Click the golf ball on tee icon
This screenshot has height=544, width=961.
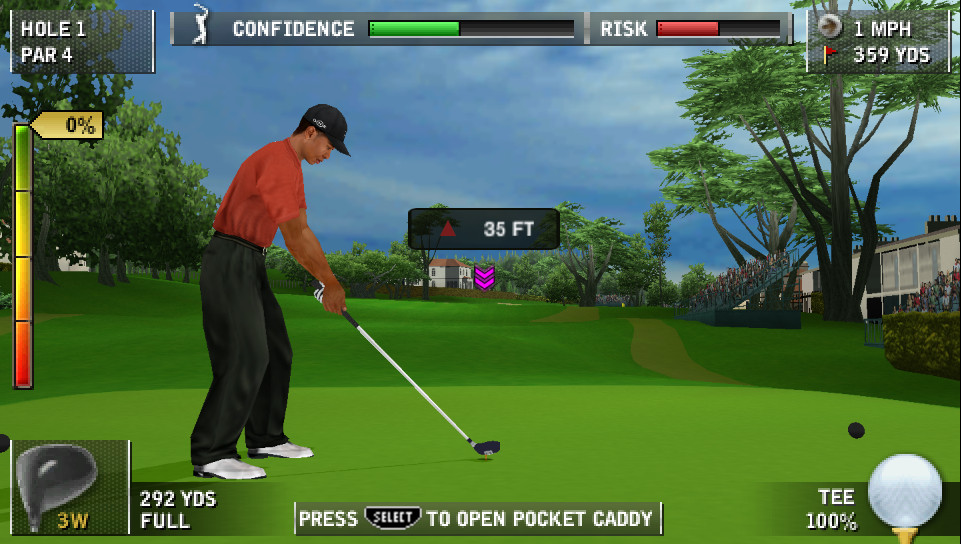pyautogui.click(x=905, y=492)
